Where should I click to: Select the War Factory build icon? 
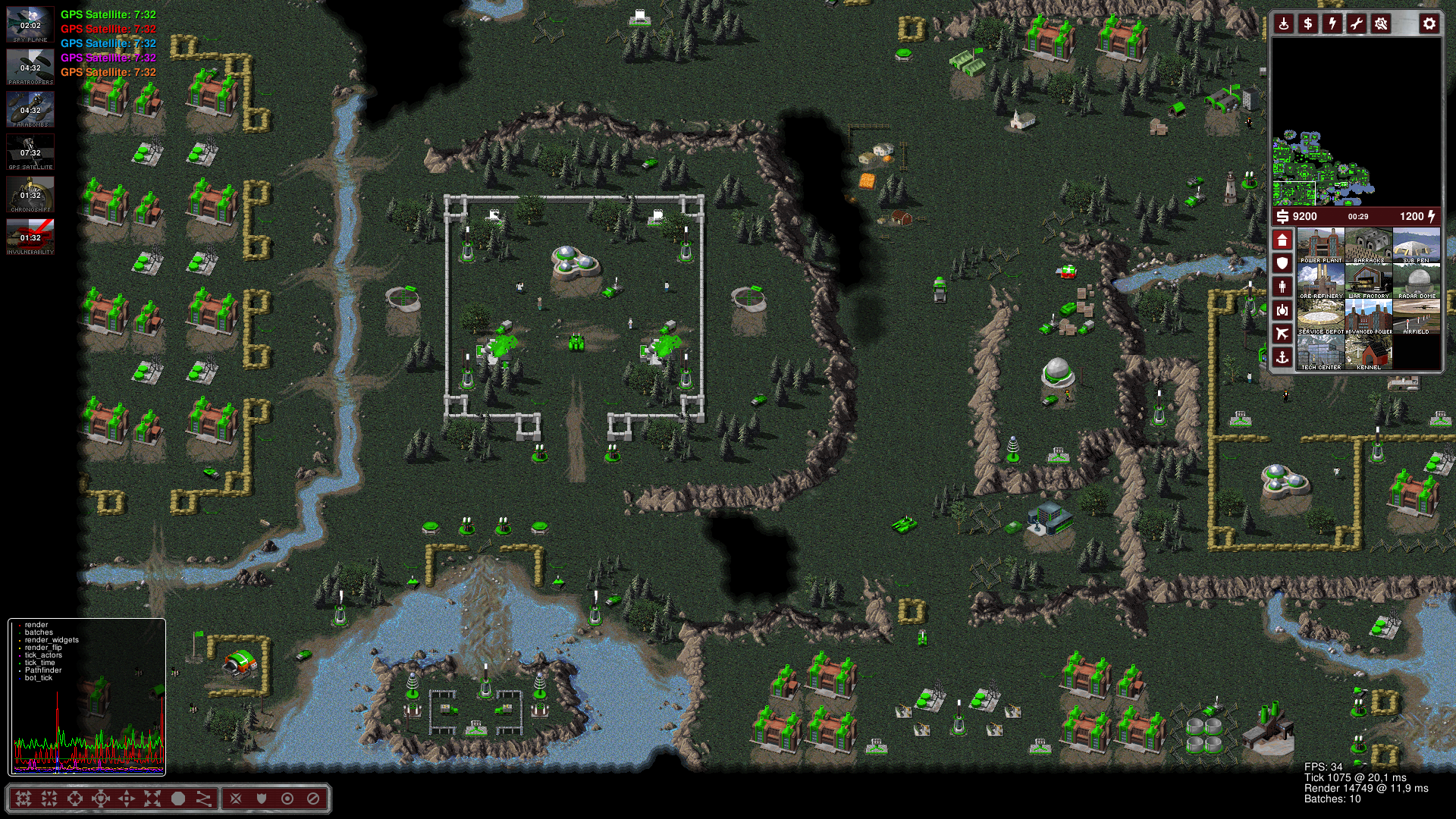click(x=1369, y=281)
